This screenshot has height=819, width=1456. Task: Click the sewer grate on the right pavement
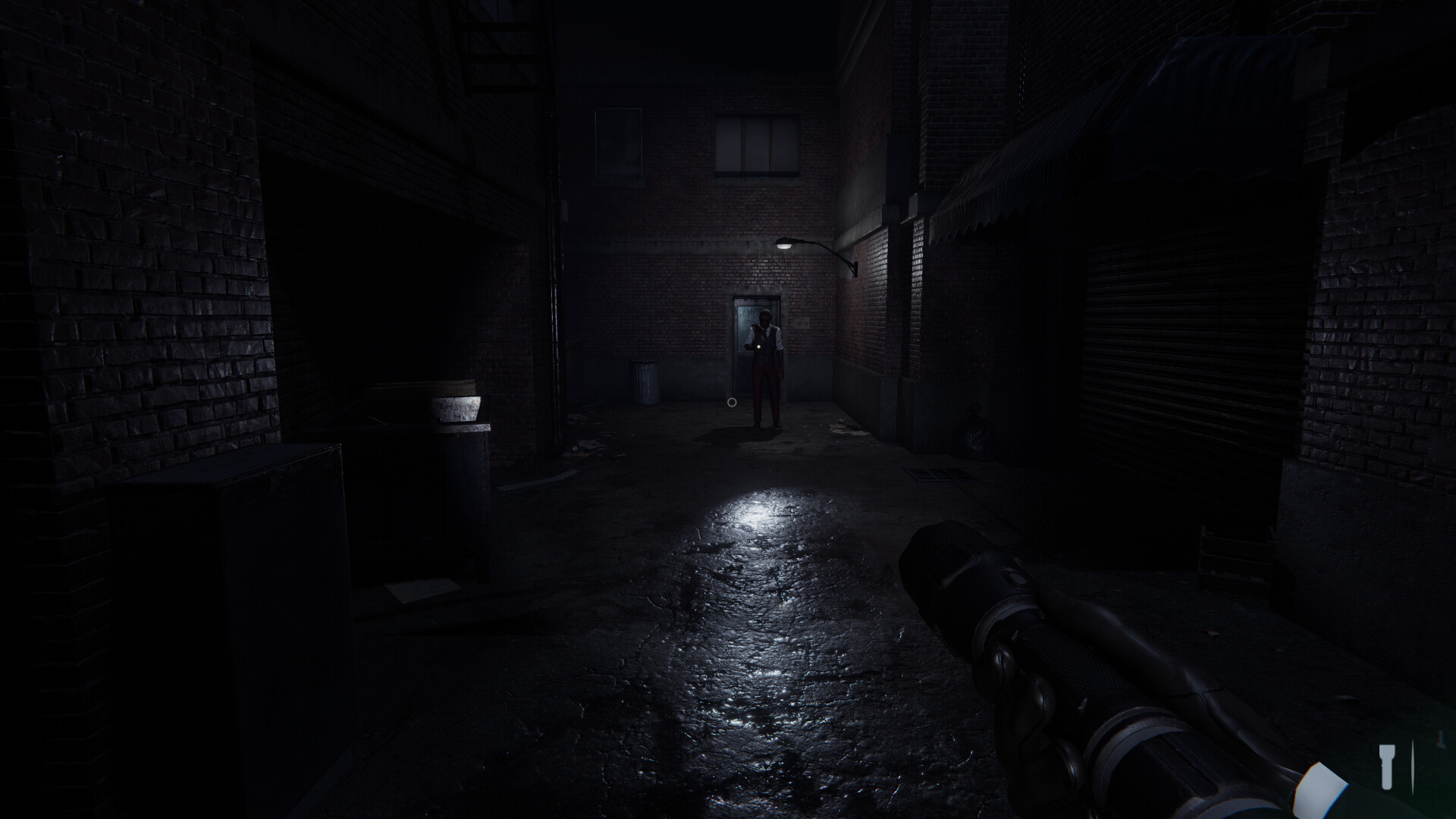pyautogui.click(x=934, y=475)
